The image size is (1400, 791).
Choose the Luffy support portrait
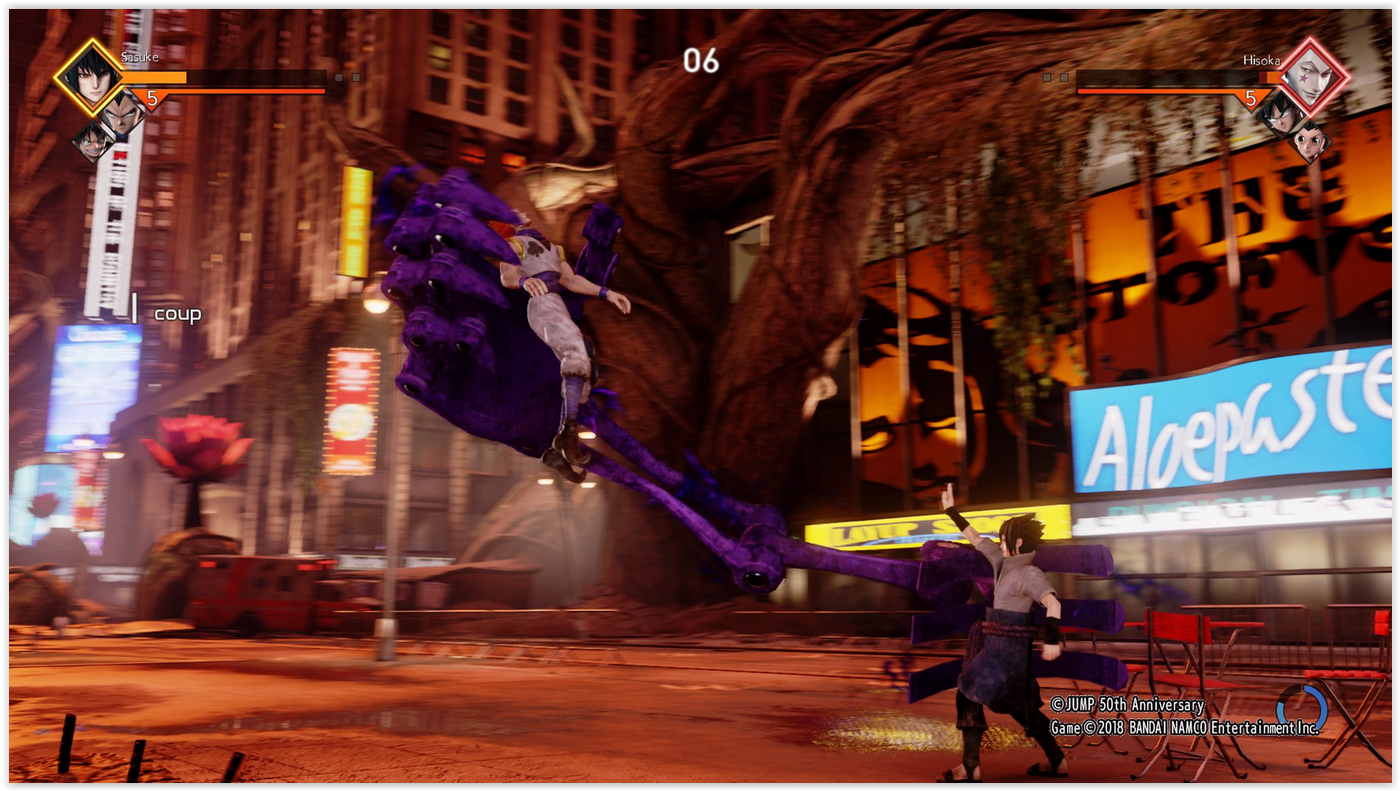tap(92, 141)
